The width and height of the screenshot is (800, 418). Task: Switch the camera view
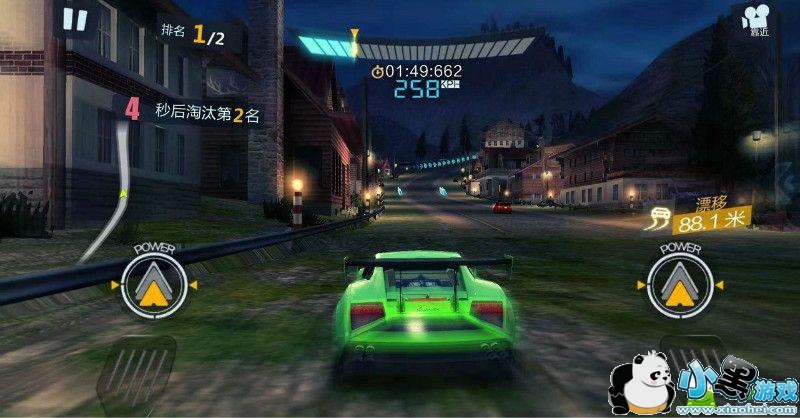click(x=757, y=19)
